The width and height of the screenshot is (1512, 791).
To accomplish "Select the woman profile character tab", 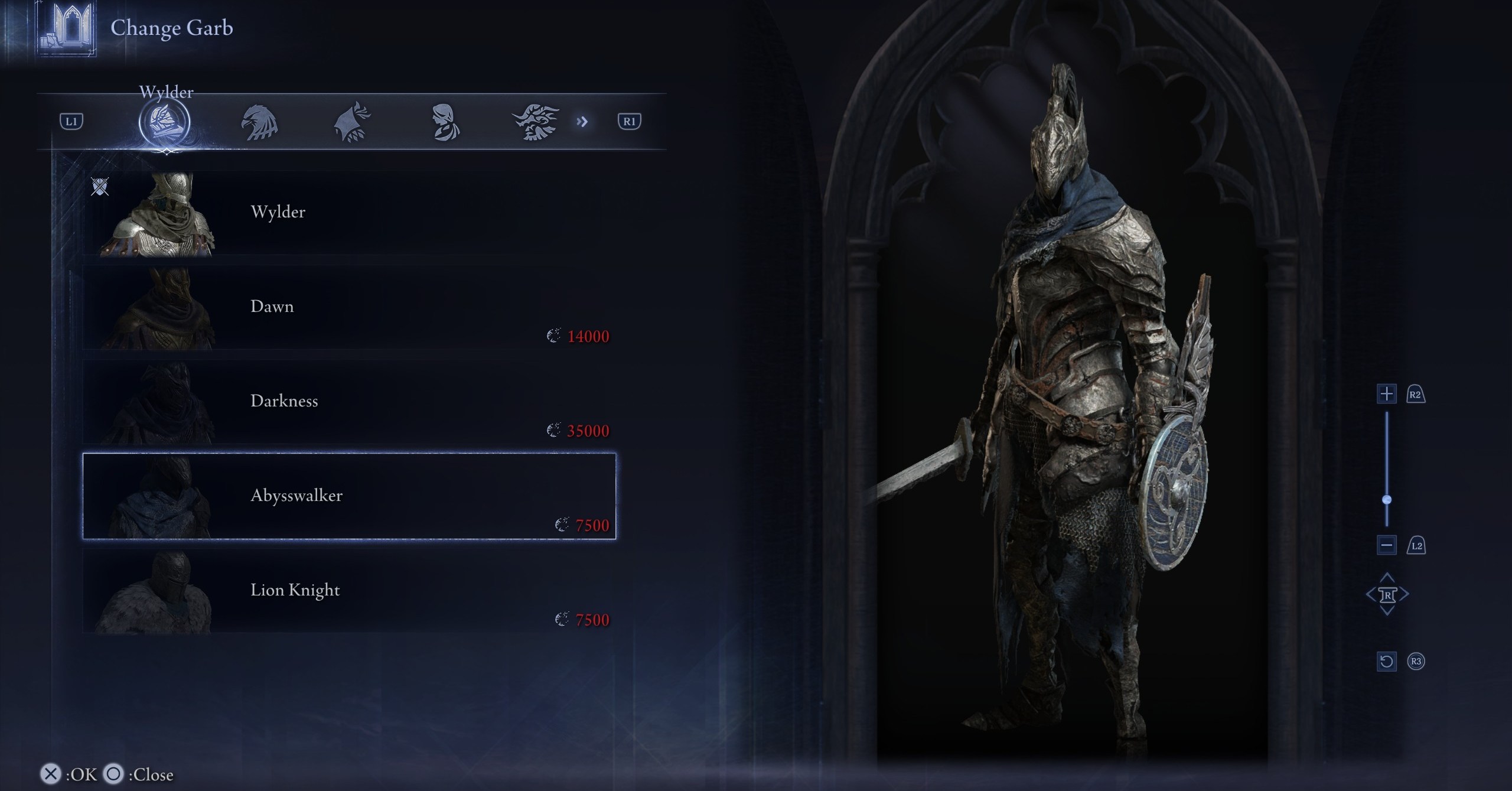I will pos(444,123).
